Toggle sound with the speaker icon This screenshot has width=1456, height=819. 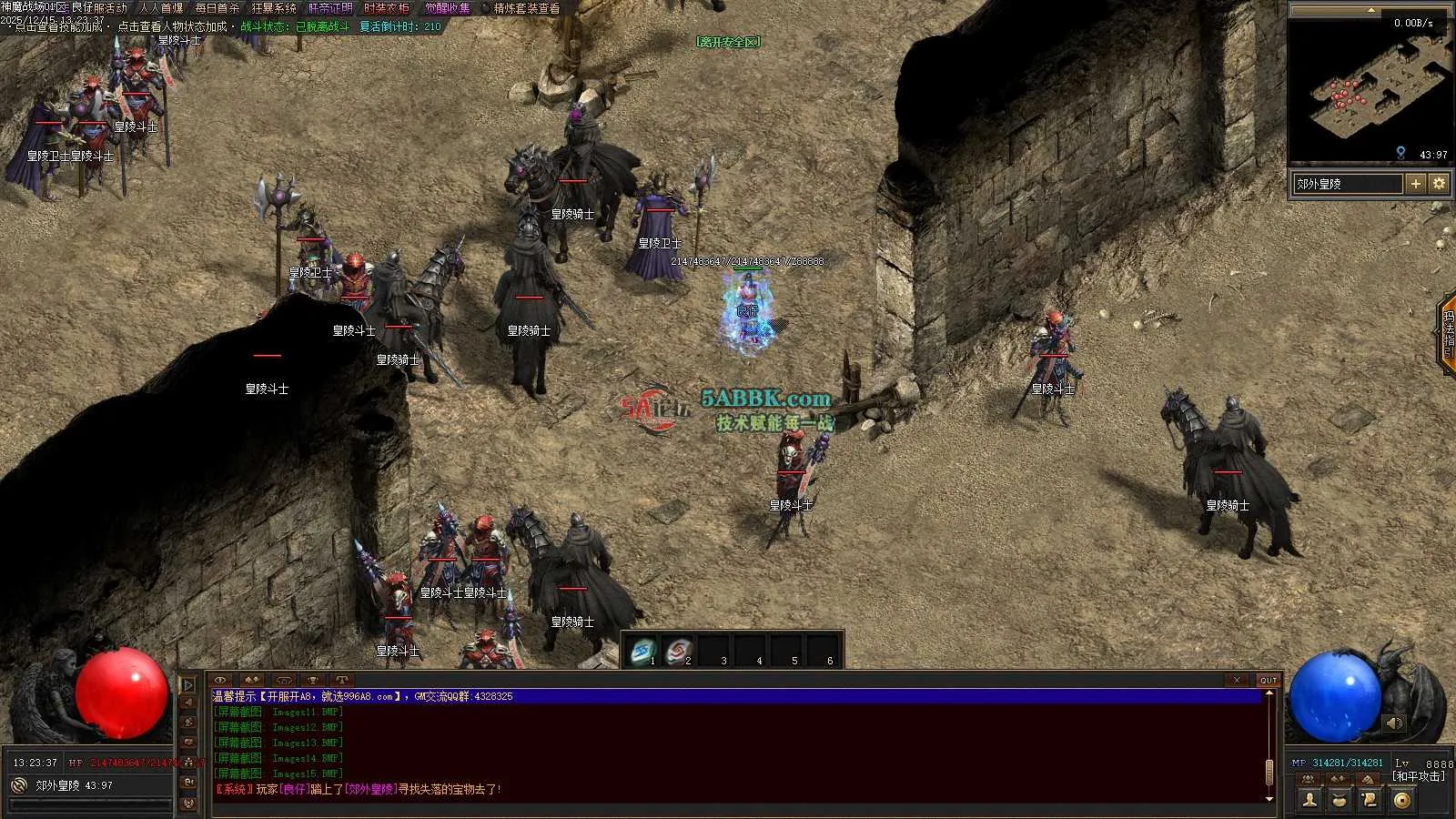(1393, 723)
